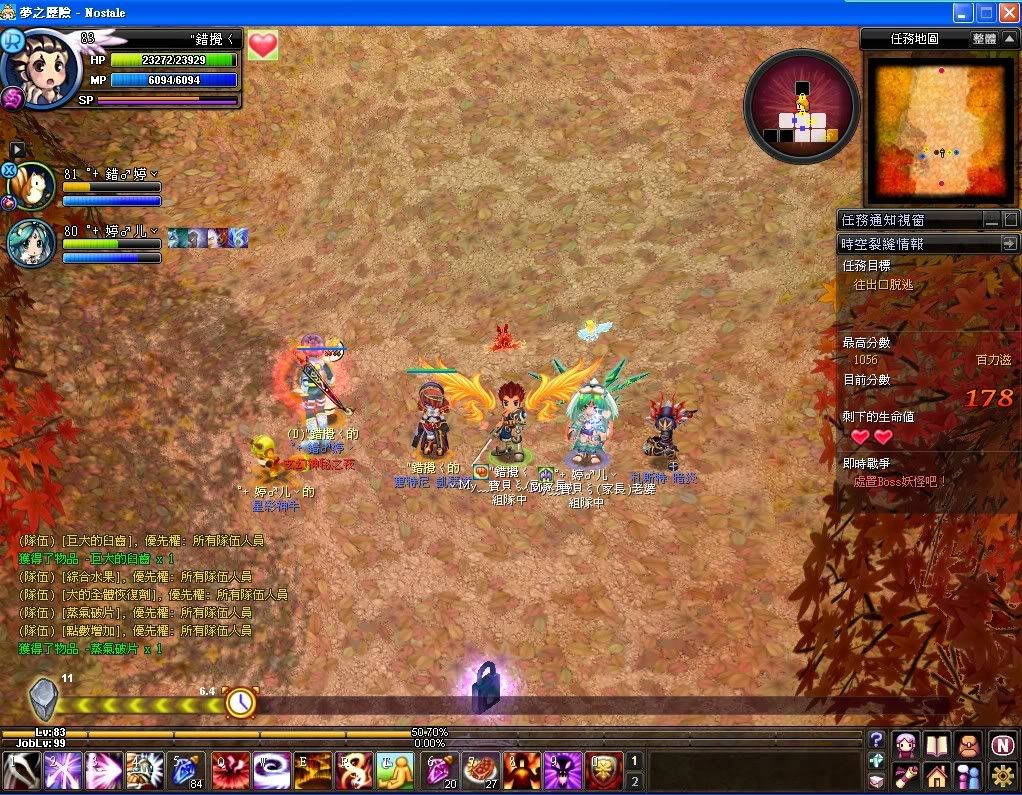Close the Nostale game window
Screen dimensions: 1022x795
[x=1009, y=13]
